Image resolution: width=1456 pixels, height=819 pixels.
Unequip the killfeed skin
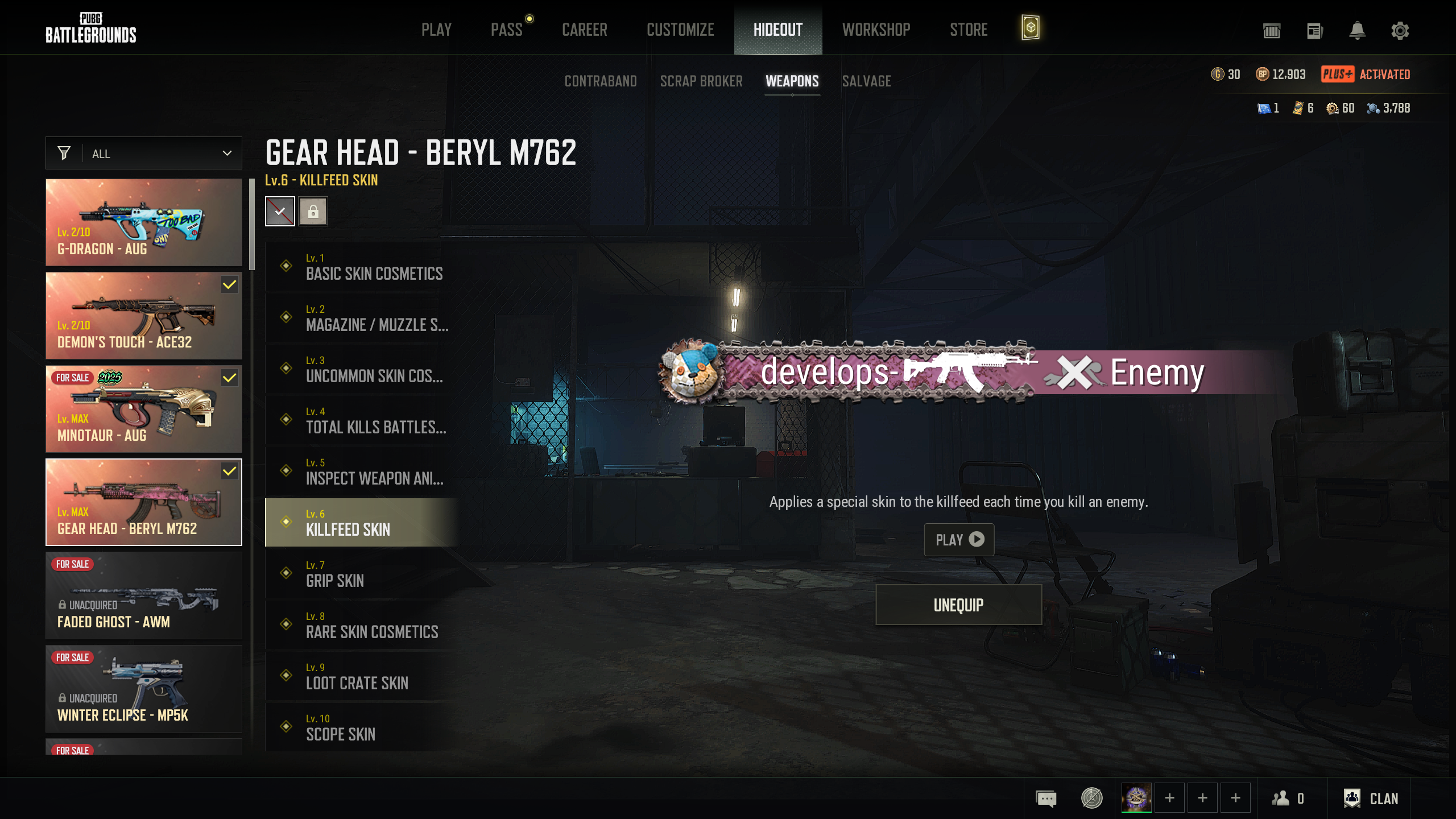(x=958, y=605)
